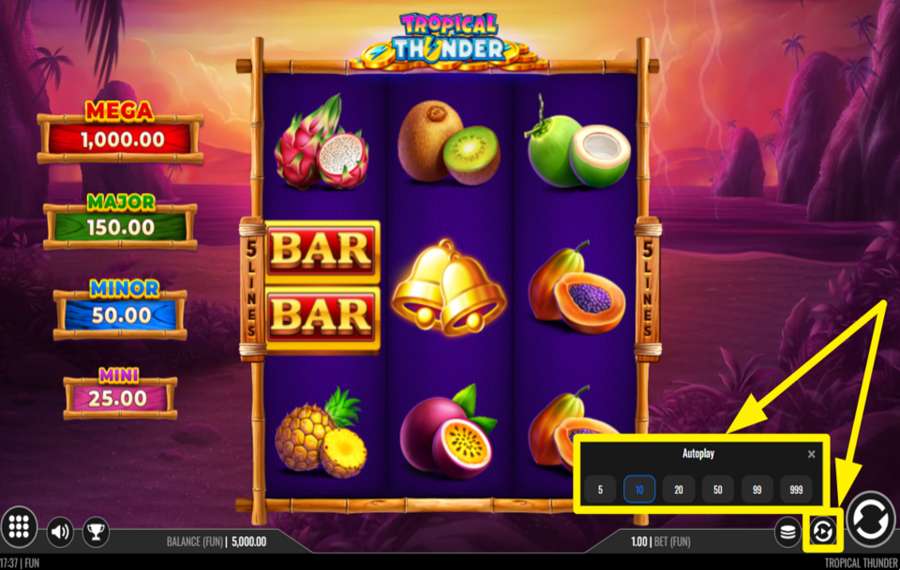Spin the reels with the large button
Screen dimensions: 900x570
(x=870, y=520)
